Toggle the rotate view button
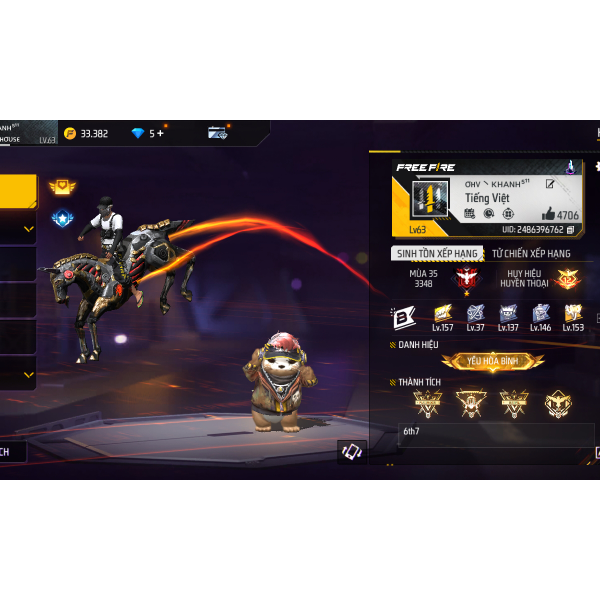Screen dimensions: 600x600 (x=351, y=452)
